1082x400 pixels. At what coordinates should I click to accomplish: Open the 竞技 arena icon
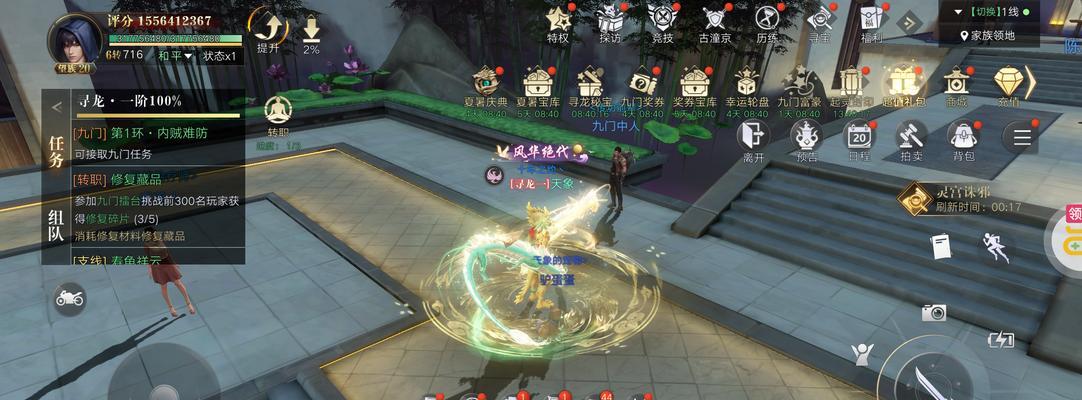[662, 20]
